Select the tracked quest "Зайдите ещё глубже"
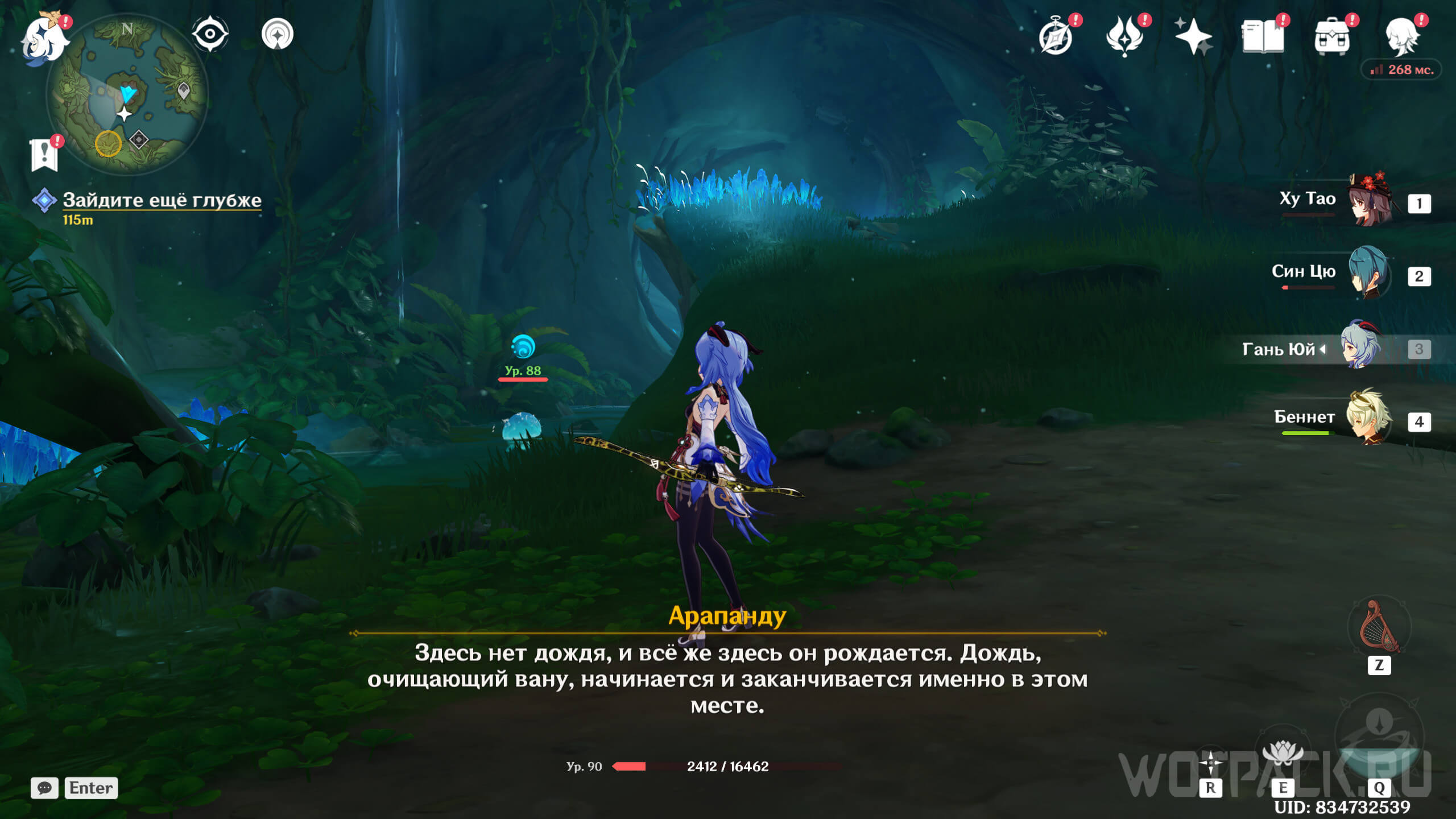The width and height of the screenshot is (1456, 819). click(x=162, y=200)
